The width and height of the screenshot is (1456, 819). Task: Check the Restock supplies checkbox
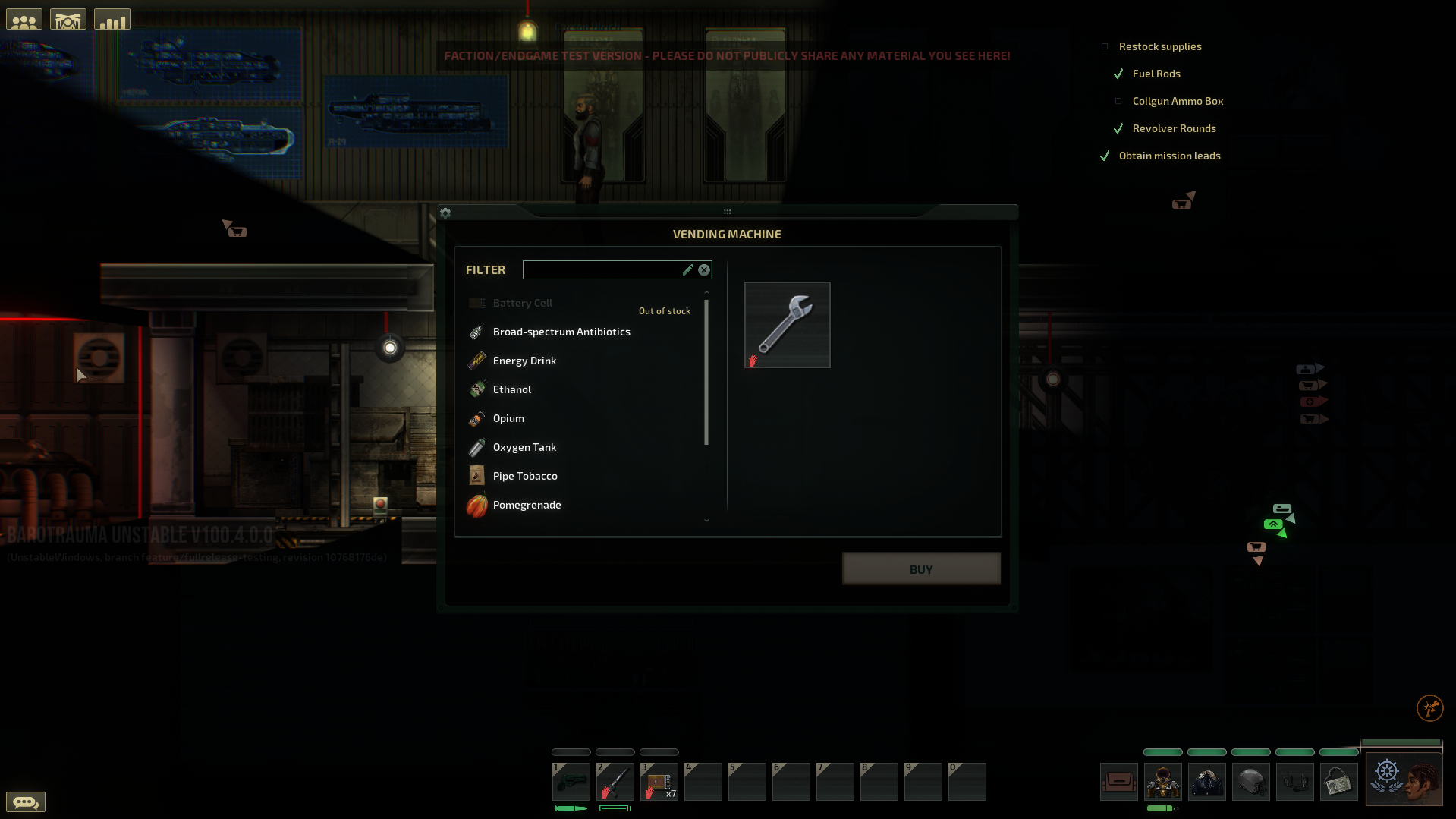[x=1104, y=46]
